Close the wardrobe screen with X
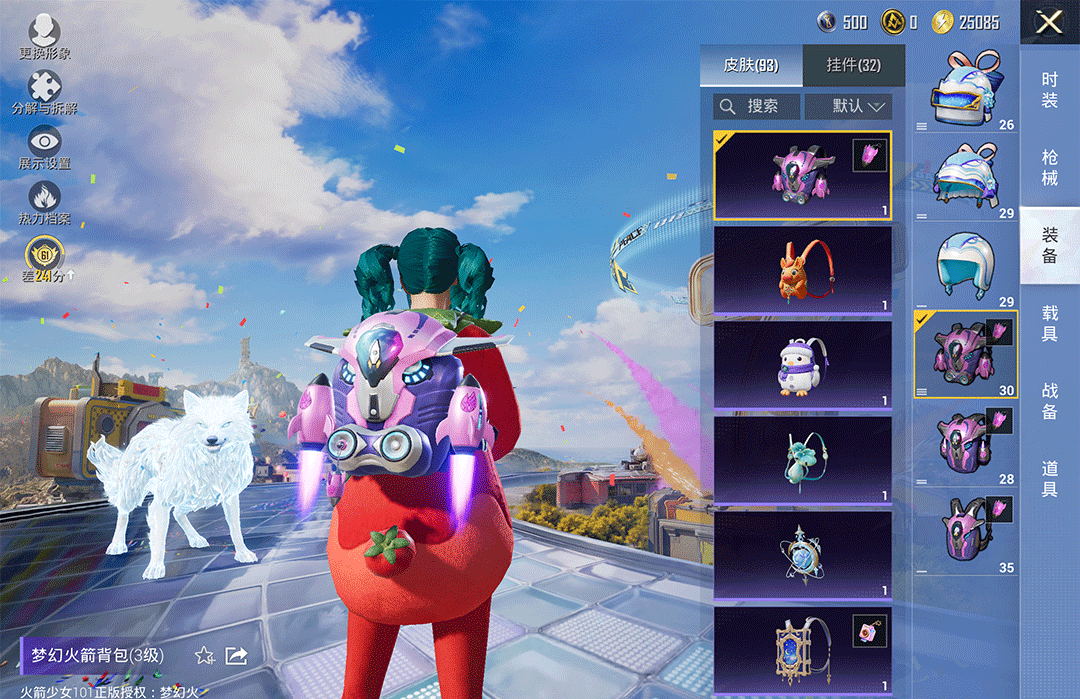The height and width of the screenshot is (699, 1080). (x=1049, y=22)
